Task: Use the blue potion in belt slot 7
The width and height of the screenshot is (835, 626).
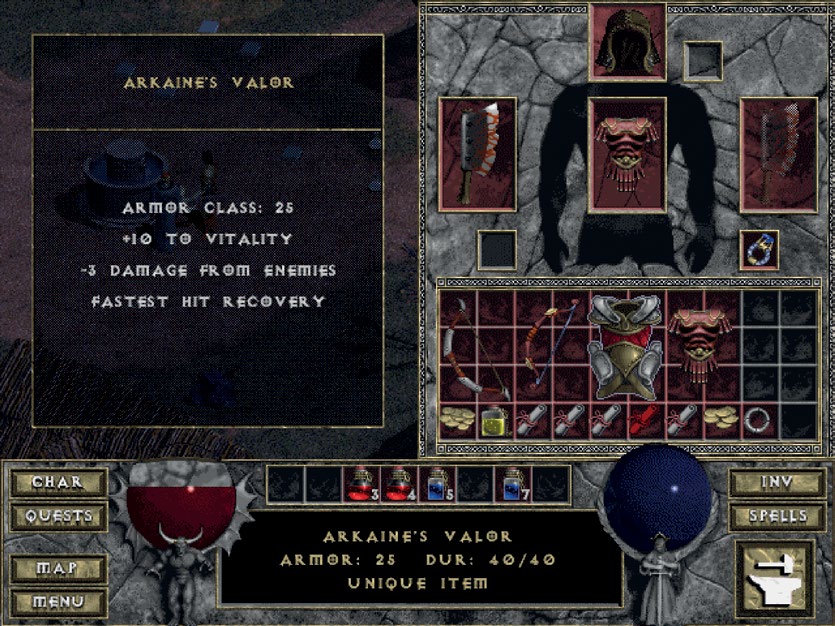Action: (513, 484)
